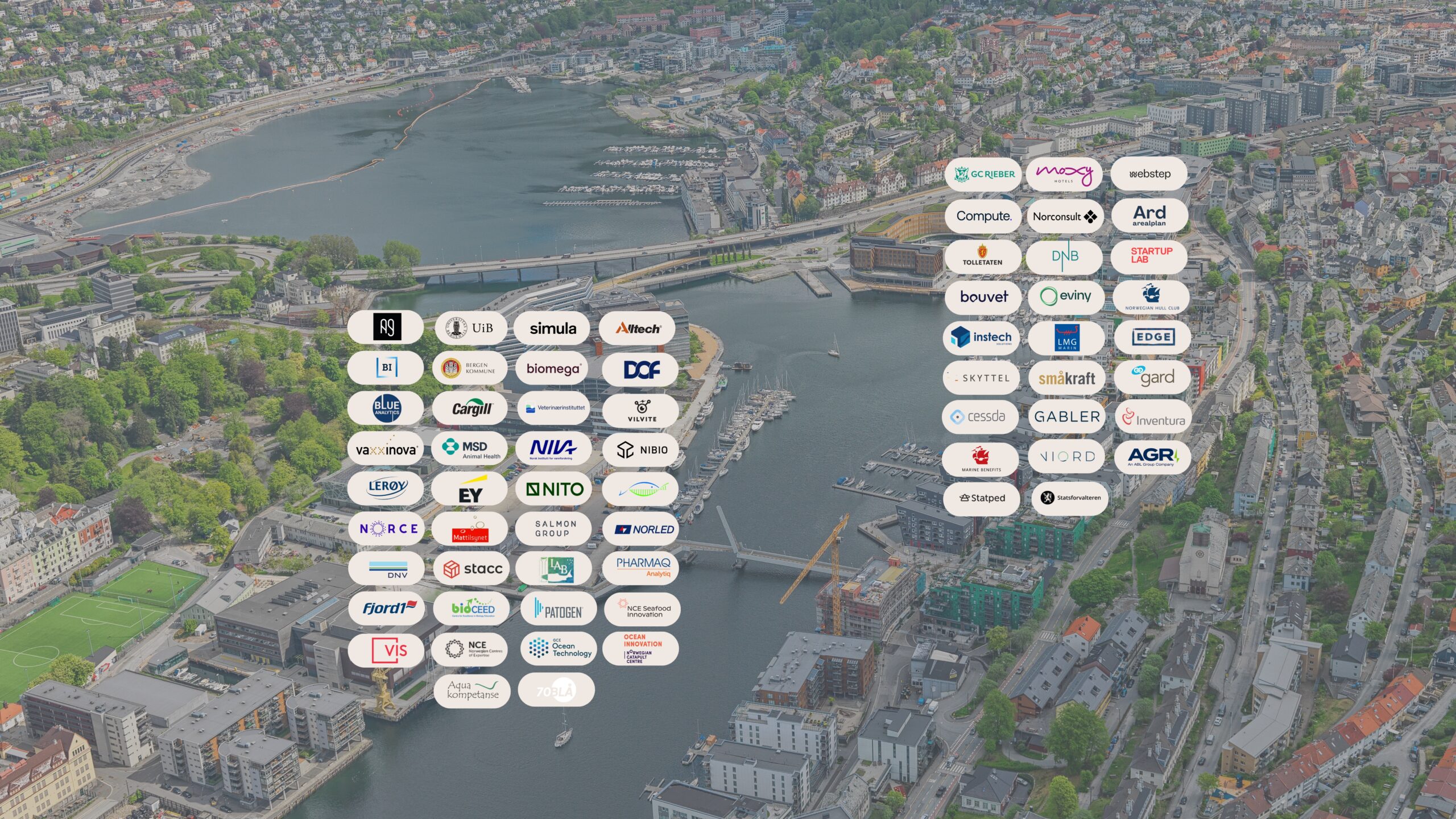The image size is (1456, 819).
Task: Choose the Startup Lab logo pill
Action: click(x=1150, y=256)
